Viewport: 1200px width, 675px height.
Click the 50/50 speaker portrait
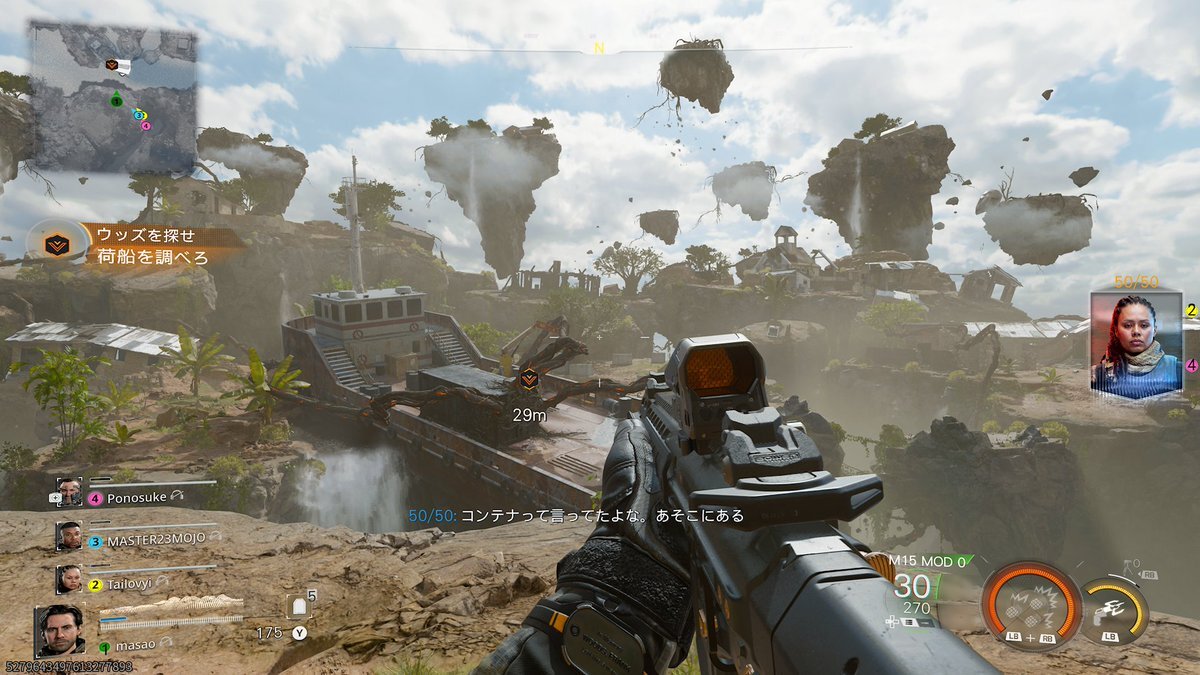tap(1135, 342)
